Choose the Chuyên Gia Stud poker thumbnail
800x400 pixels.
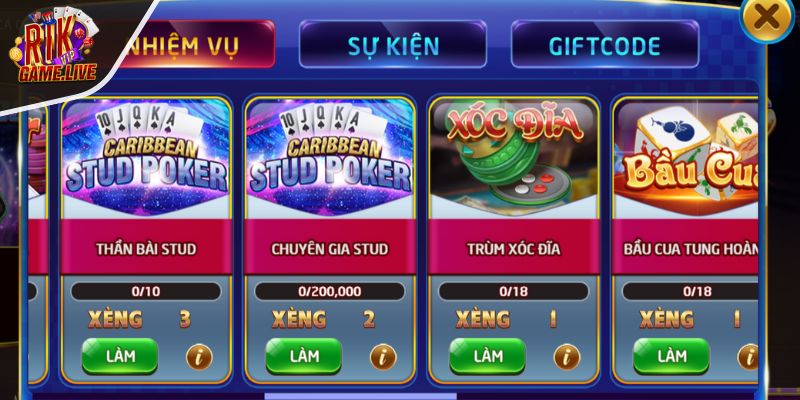click(331, 160)
